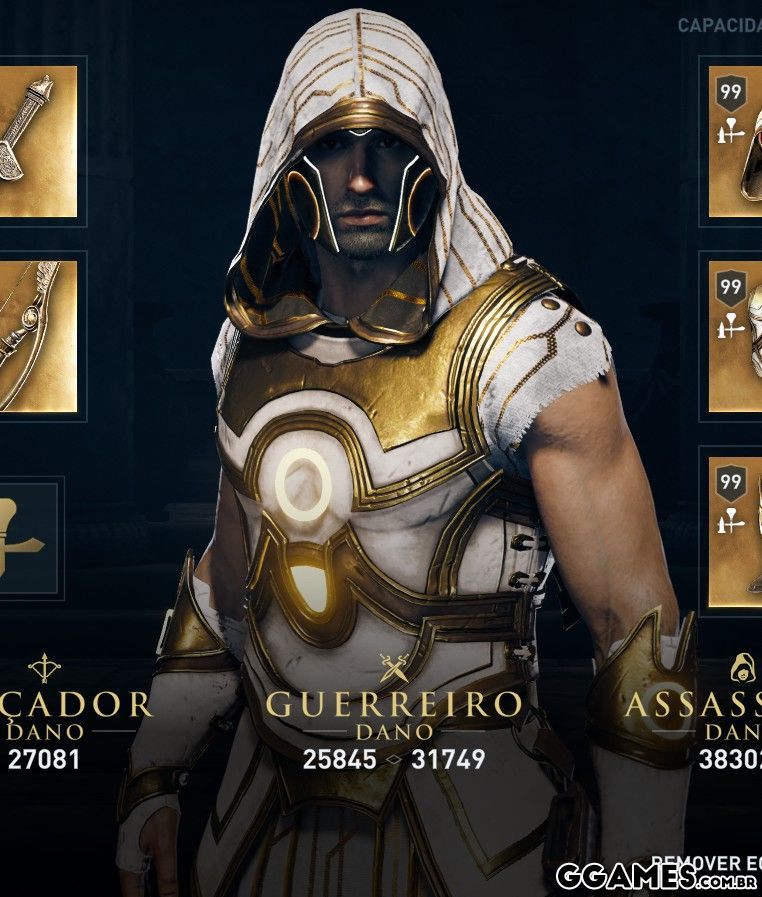Choose the arrow type slot
762x897 pixels.
click(x=28, y=538)
